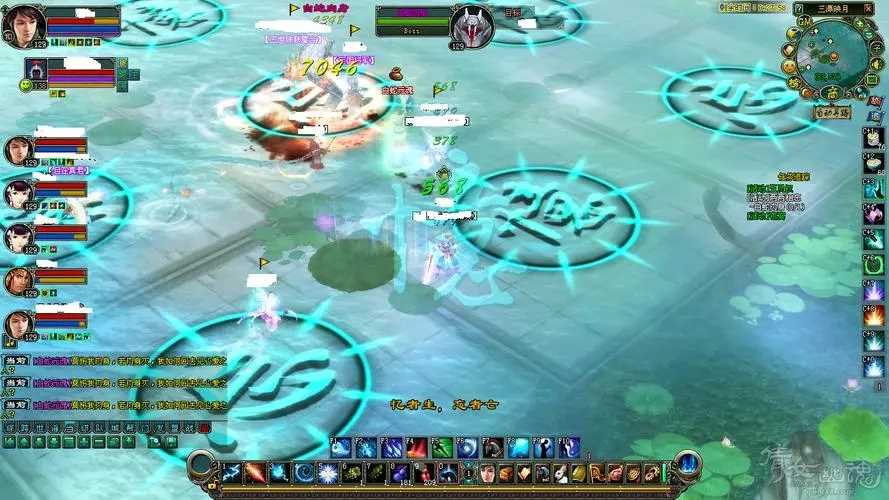Use the orange flame skill on the side bar
The image size is (889, 500).
pyautogui.click(x=873, y=316)
